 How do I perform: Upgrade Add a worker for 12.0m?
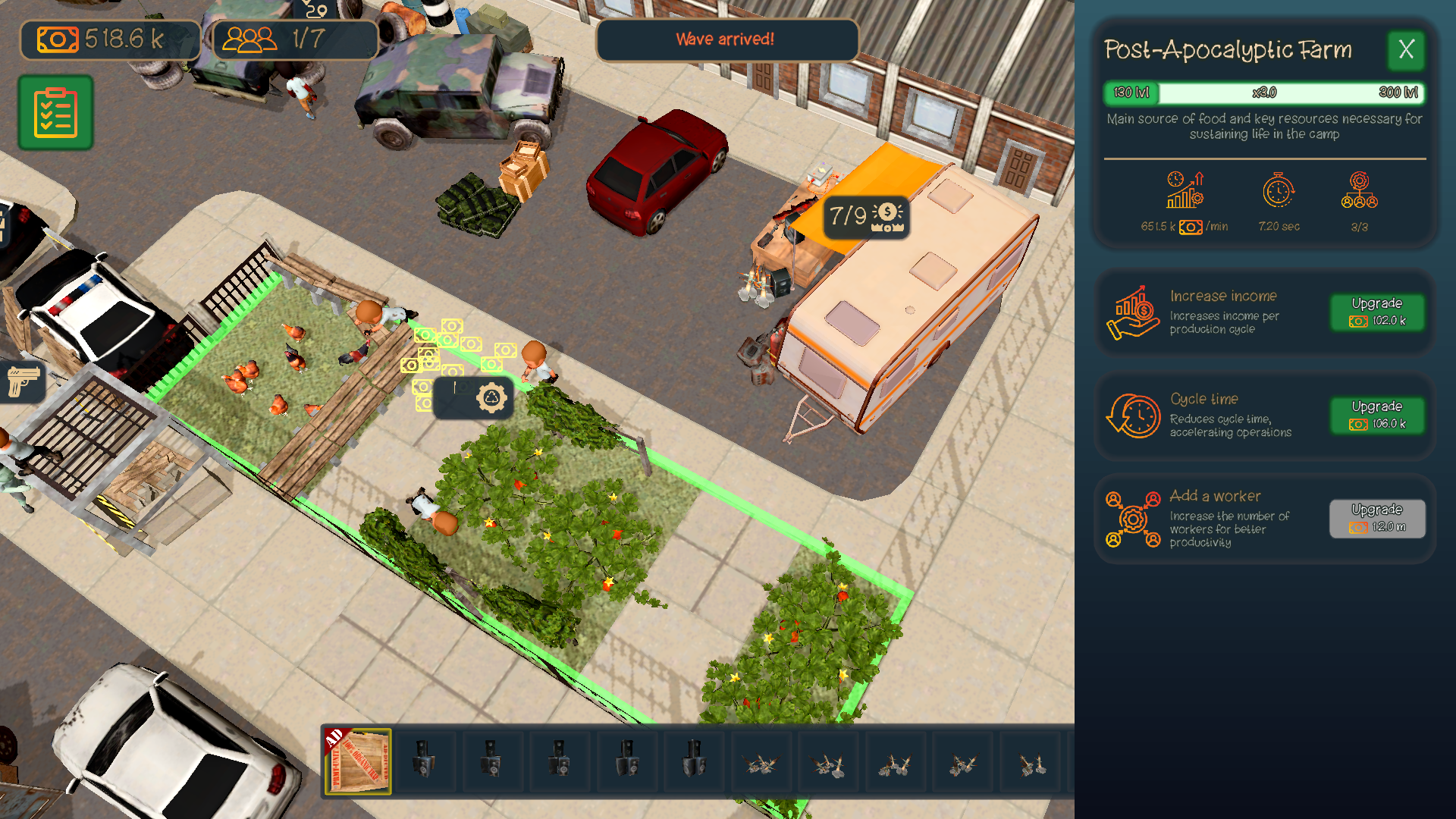[x=1378, y=519]
